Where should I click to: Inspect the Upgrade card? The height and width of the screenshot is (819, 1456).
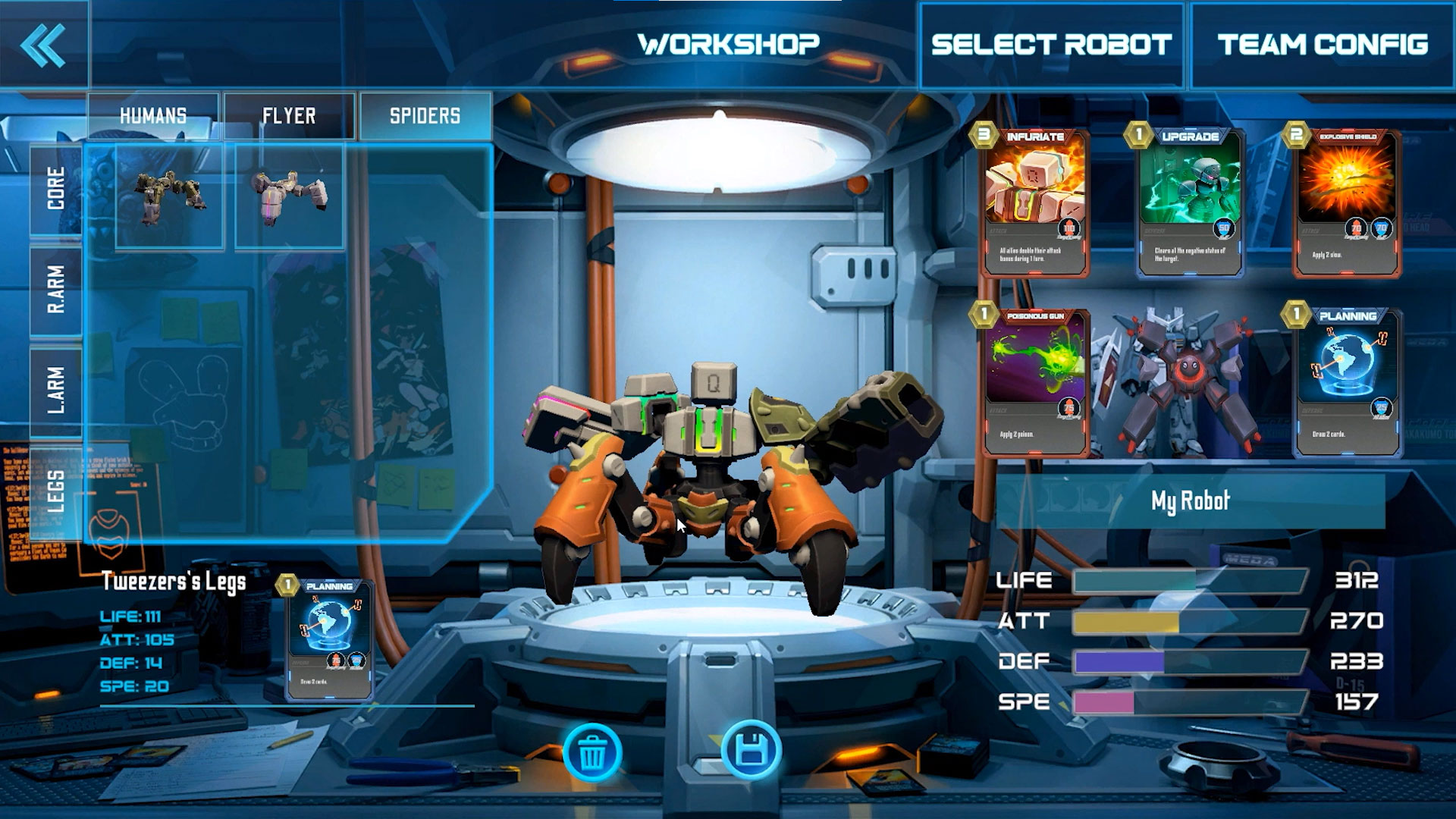tap(1189, 203)
